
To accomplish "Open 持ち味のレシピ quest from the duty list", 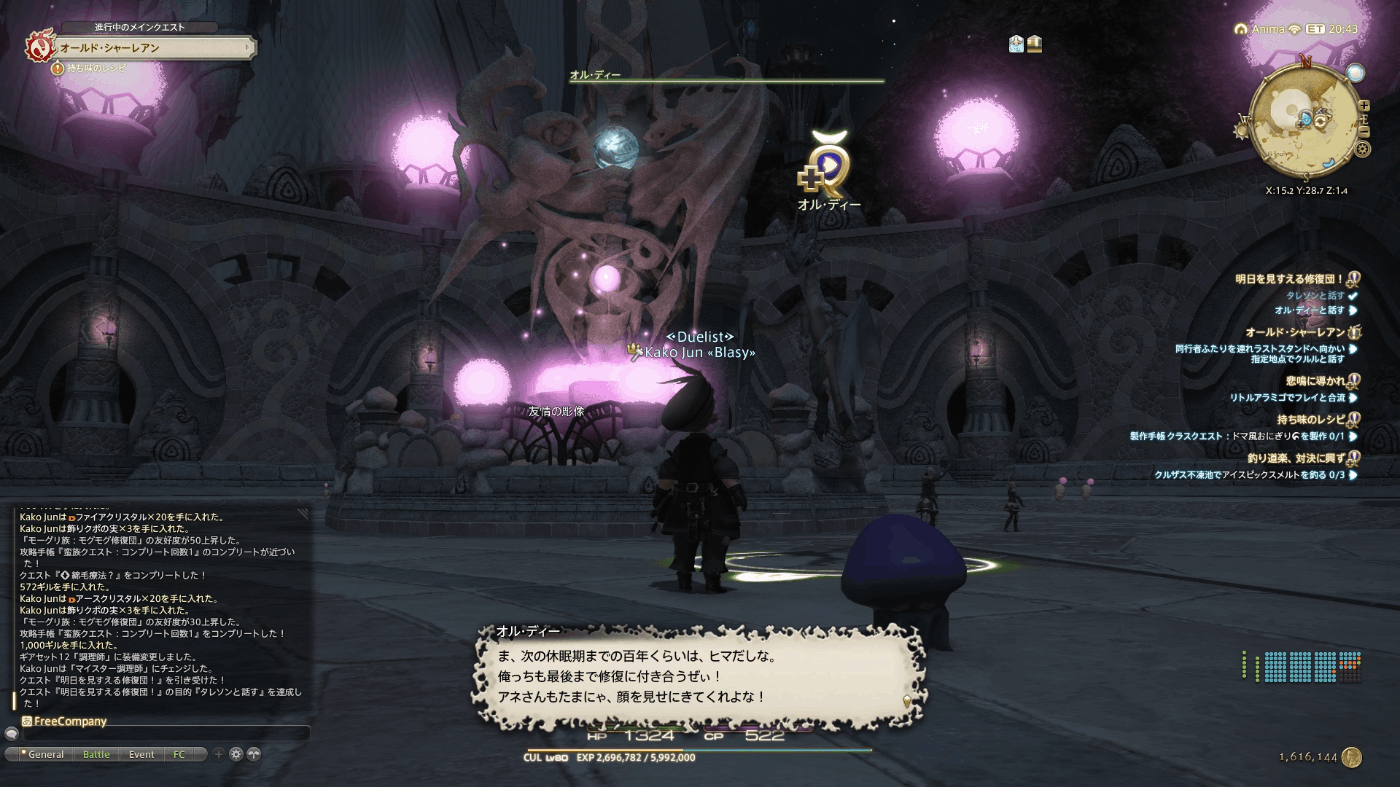I will coord(1309,419).
